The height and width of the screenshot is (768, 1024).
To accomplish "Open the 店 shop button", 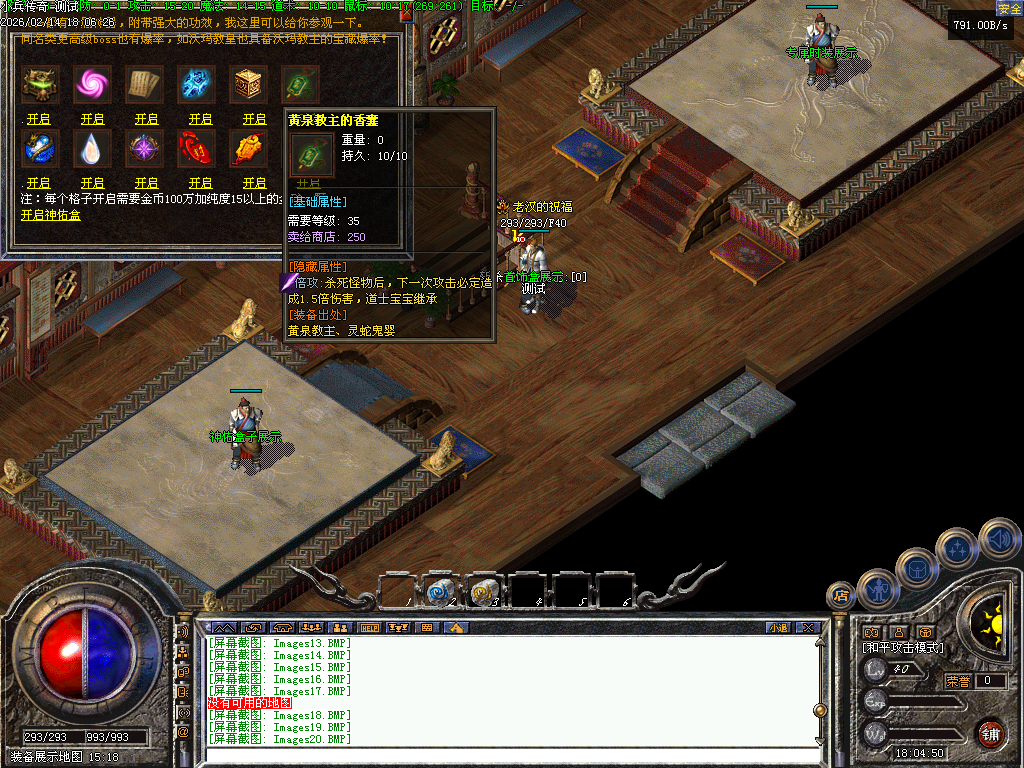I will coord(840,596).
